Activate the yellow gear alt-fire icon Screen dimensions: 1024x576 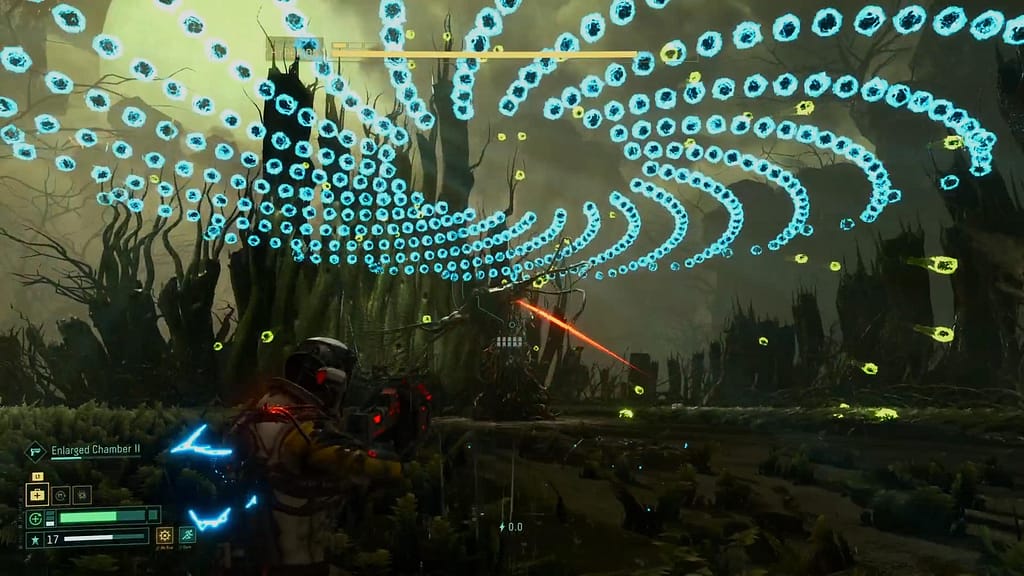[x=164, y=536]
